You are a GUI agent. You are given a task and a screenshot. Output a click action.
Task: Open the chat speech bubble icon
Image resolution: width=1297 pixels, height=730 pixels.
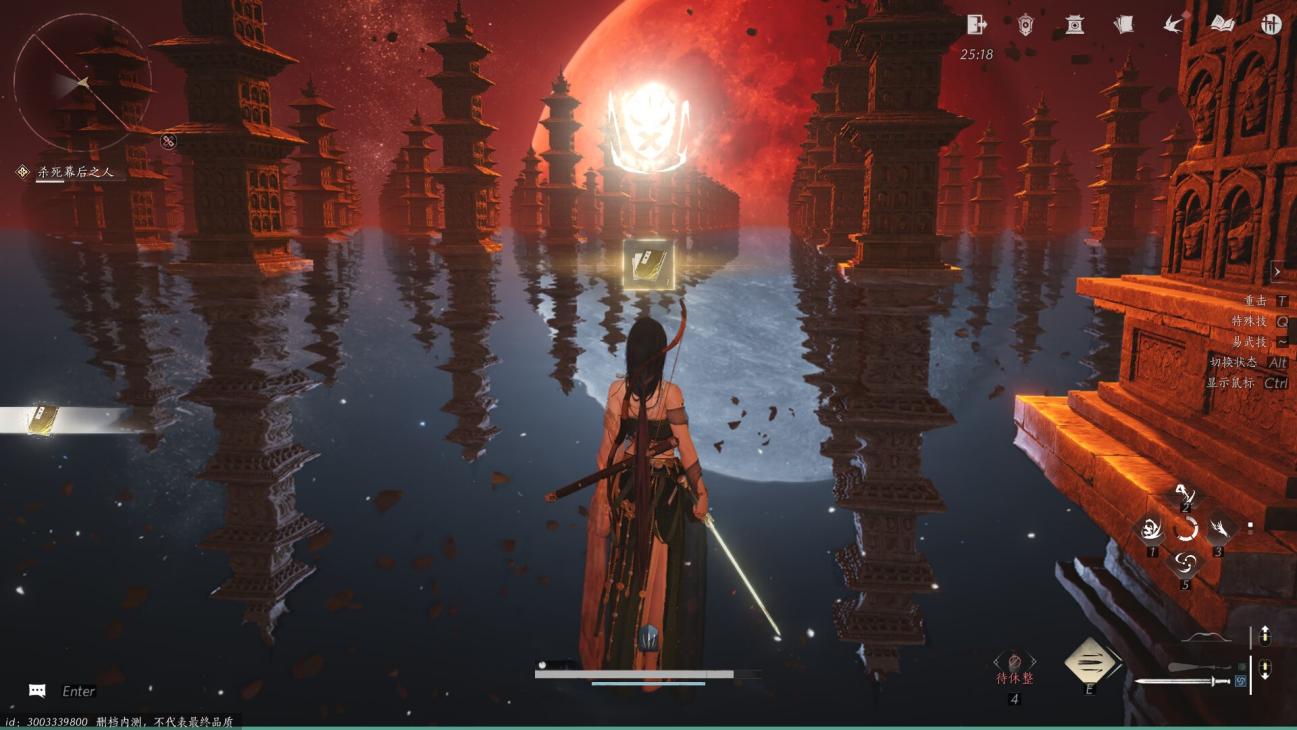click(37, 691)
